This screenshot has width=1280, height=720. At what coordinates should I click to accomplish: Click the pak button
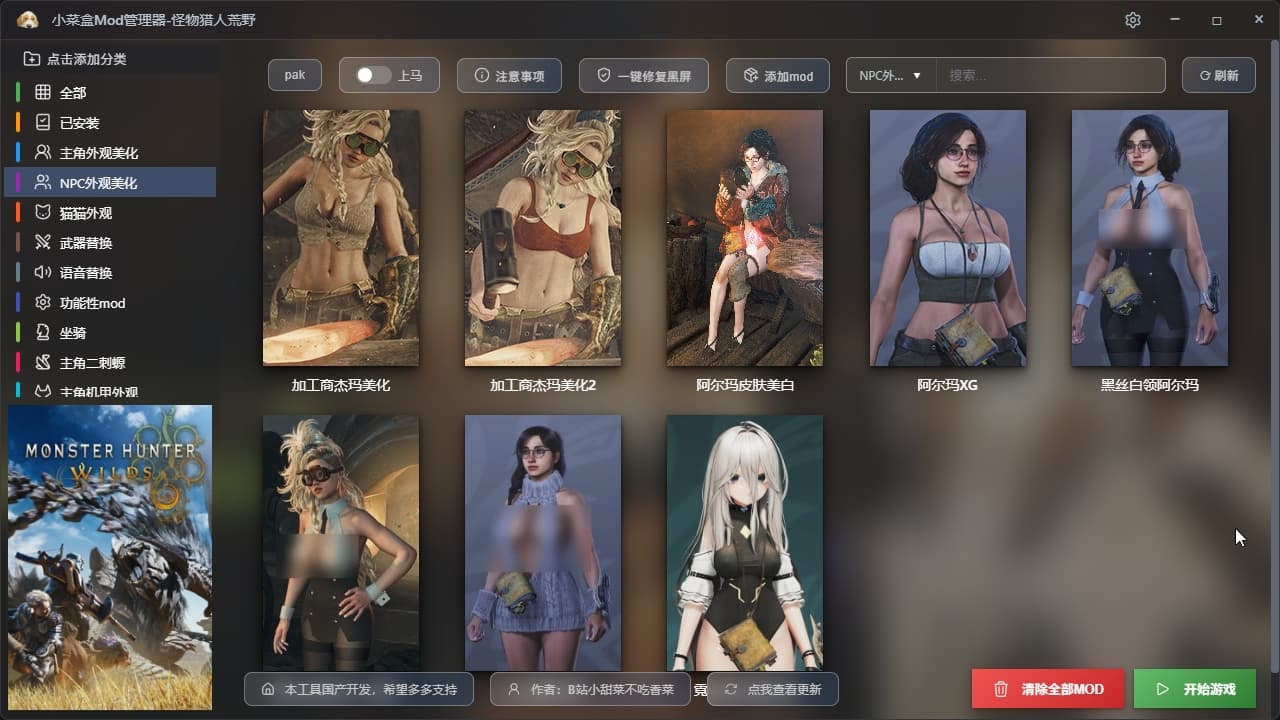point(294,75)
